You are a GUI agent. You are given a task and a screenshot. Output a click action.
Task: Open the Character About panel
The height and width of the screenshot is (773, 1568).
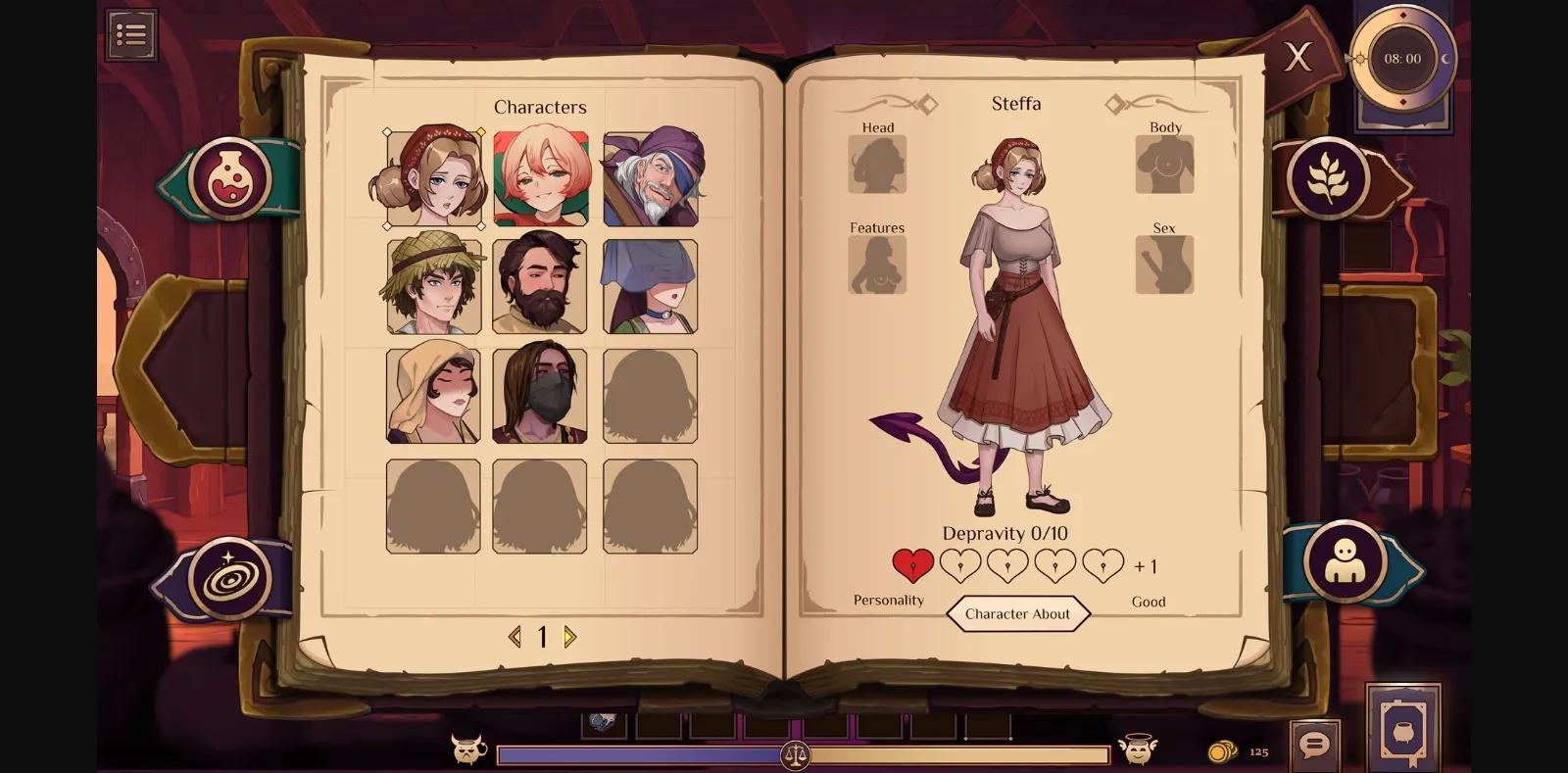point(1018,614)
